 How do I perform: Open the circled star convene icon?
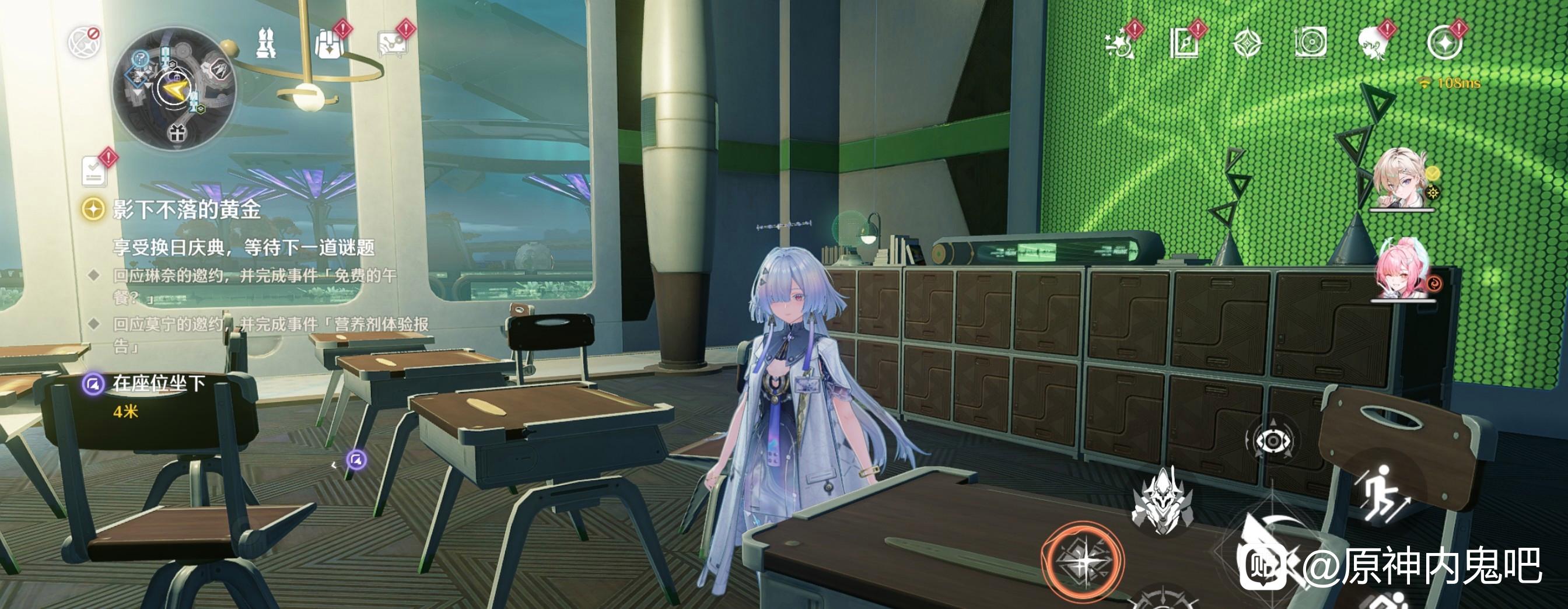click(x=1444, y=44)
